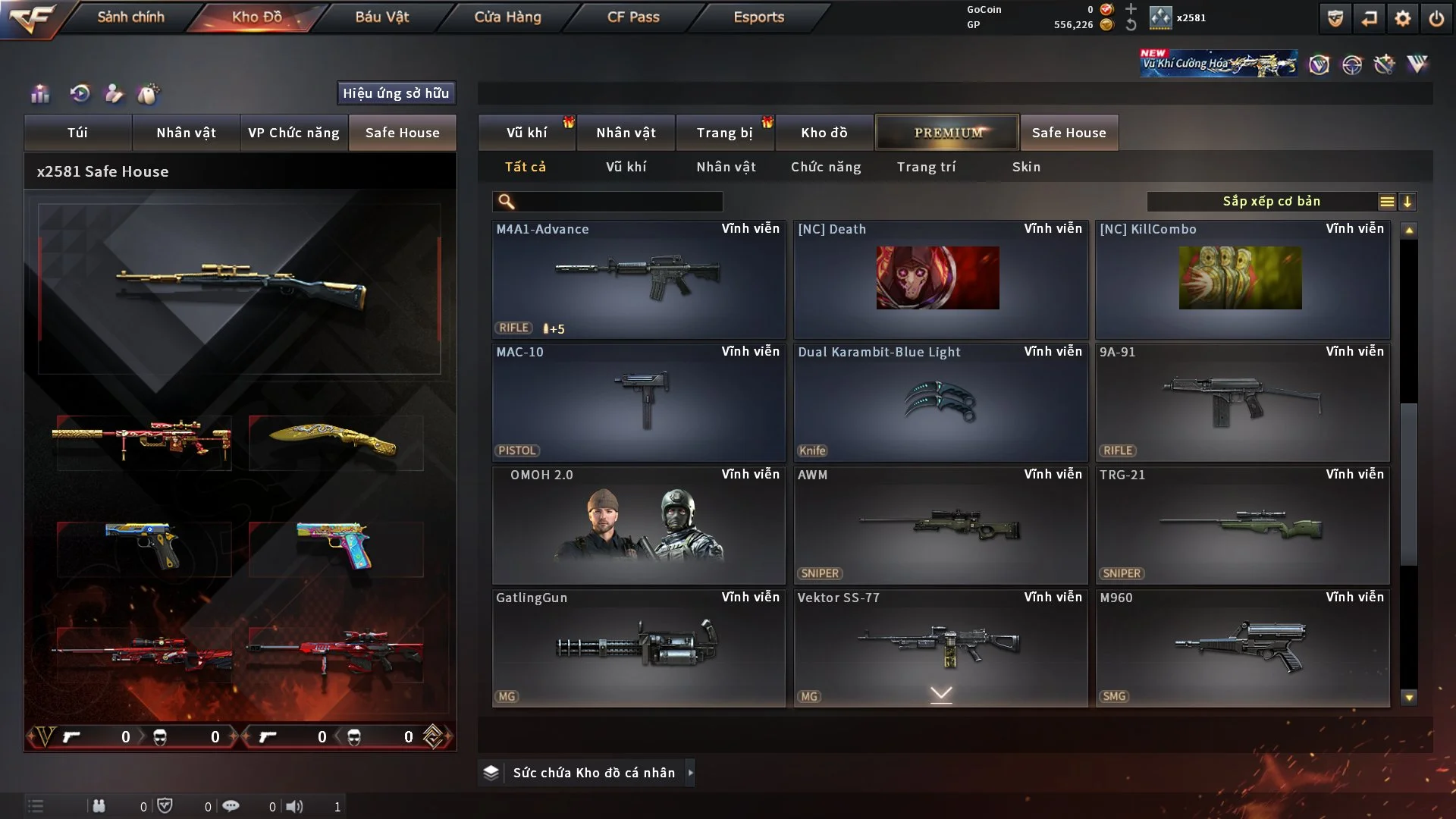
Task: Open the Báu Vật treasure tab
Action: click(x=381, y=17)
